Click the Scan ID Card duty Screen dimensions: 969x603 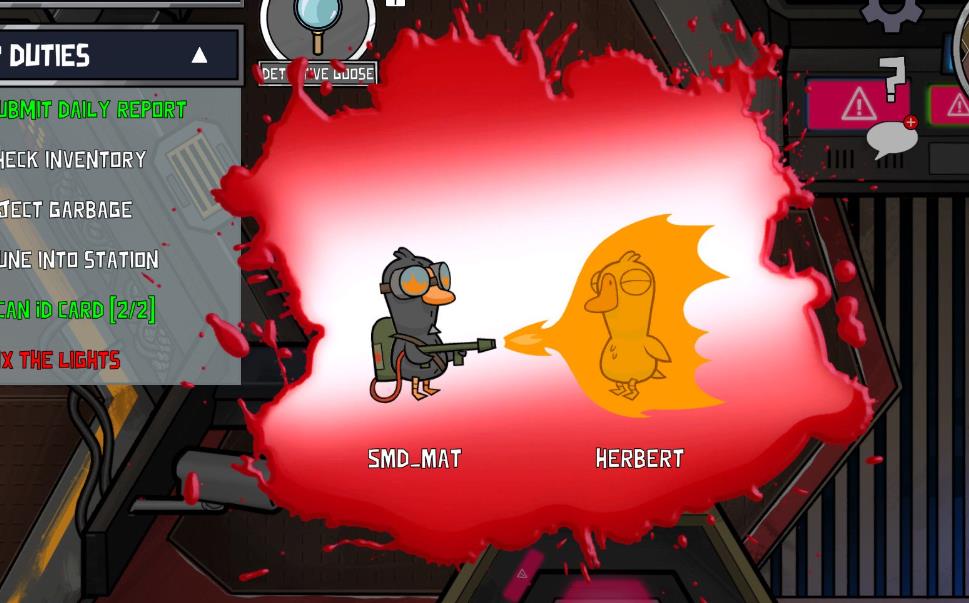coord(77,309)
